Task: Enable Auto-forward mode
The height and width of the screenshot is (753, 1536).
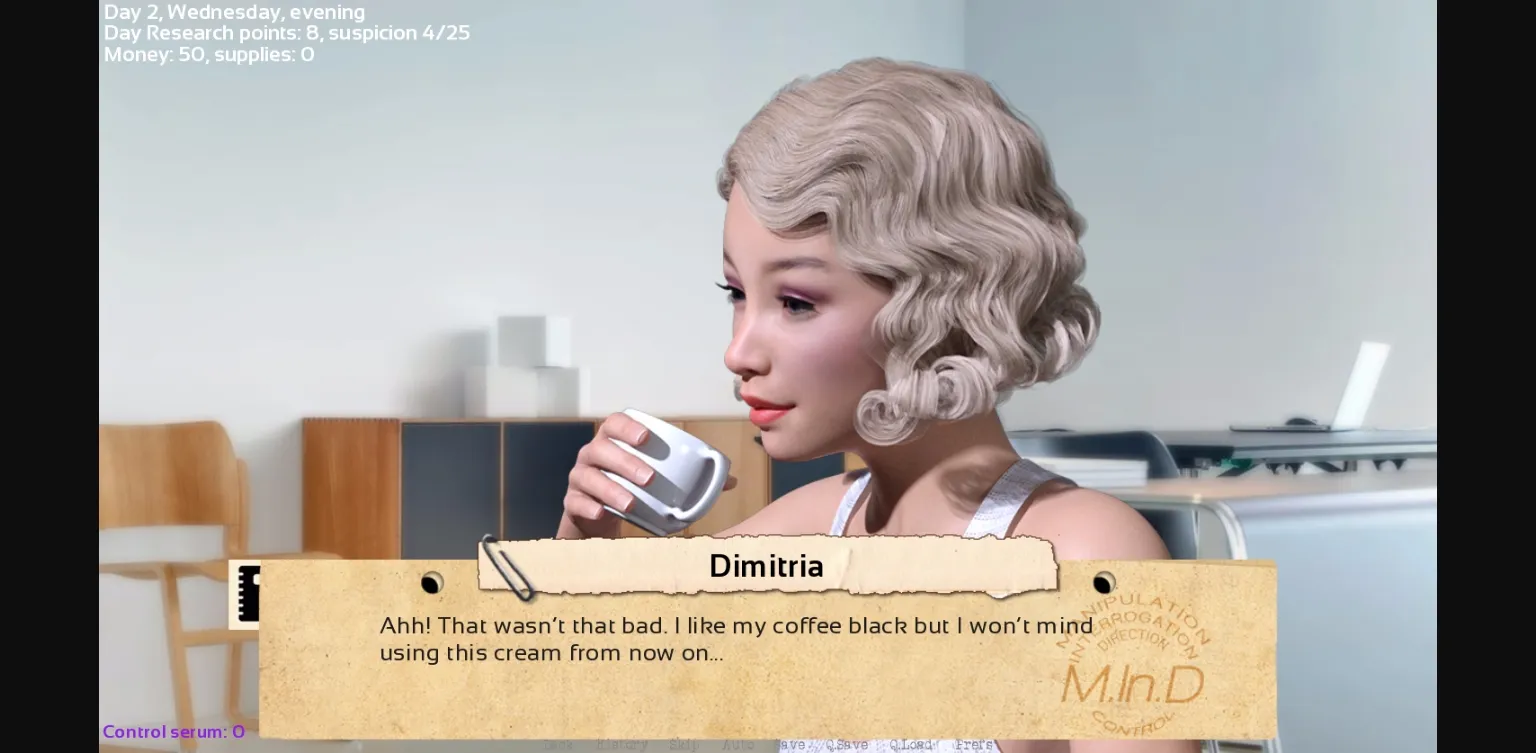Action: 739,745
